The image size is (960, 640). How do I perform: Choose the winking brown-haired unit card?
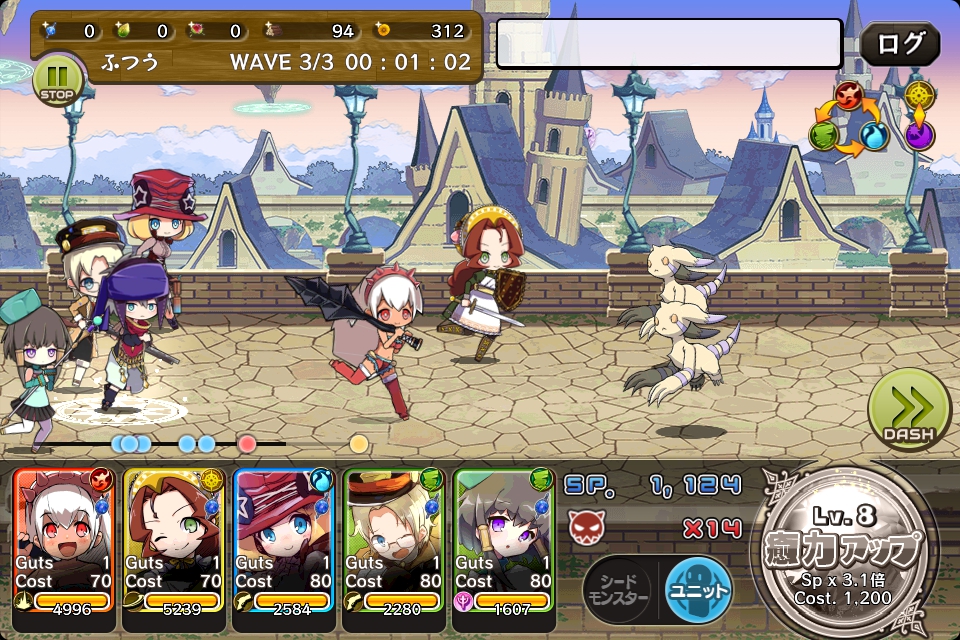pyautogui.click(x=173, y=540)
